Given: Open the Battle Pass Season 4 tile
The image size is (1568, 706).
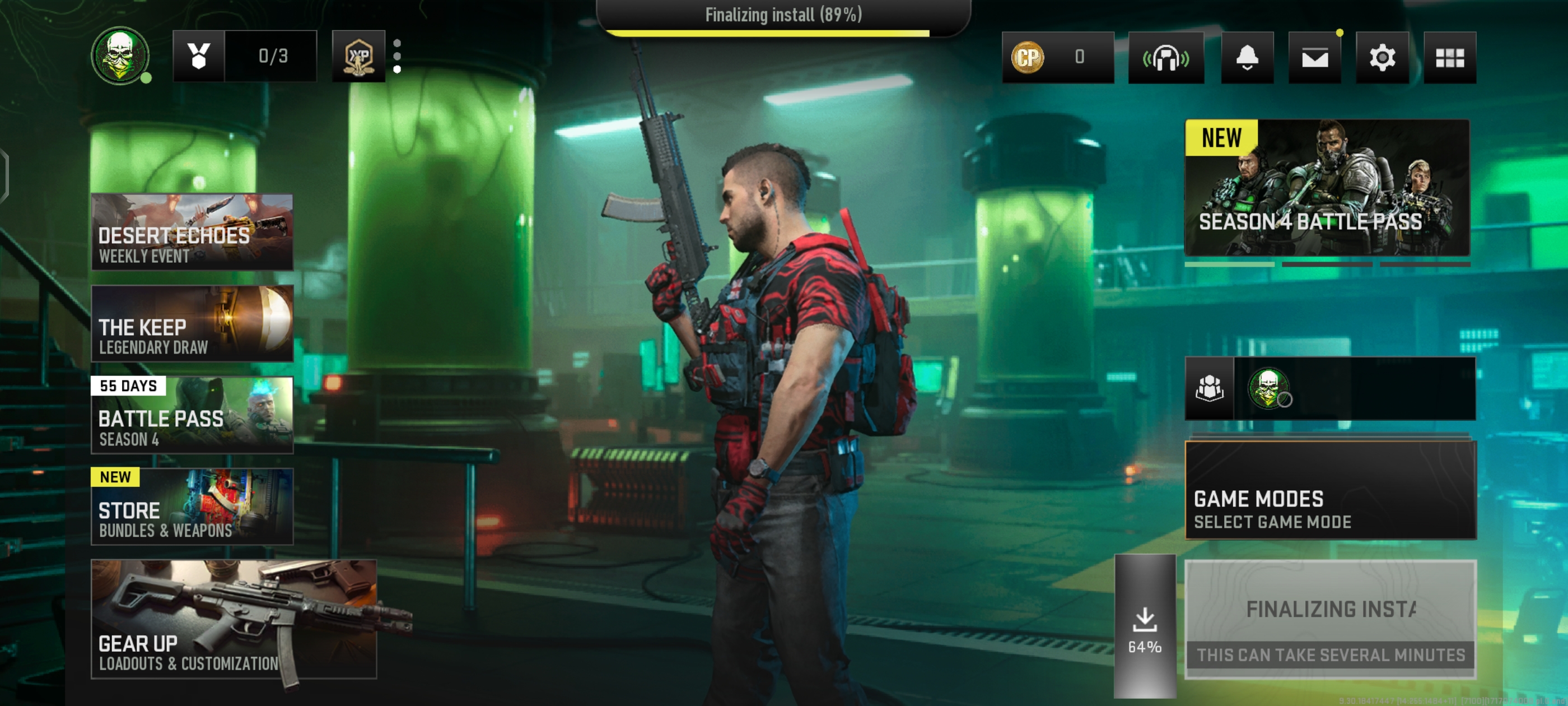Looking at the screenshot, I should pyautogui.click(x=192, y=415).
